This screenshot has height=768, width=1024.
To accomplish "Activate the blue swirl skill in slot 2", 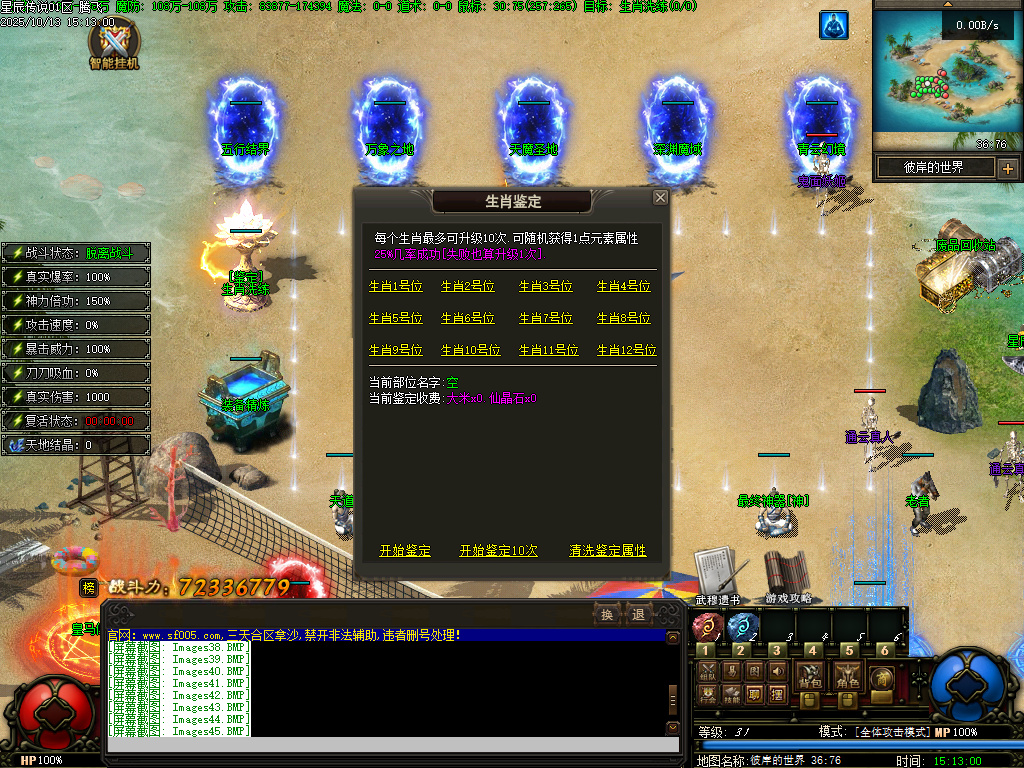I will pos(742,628).
